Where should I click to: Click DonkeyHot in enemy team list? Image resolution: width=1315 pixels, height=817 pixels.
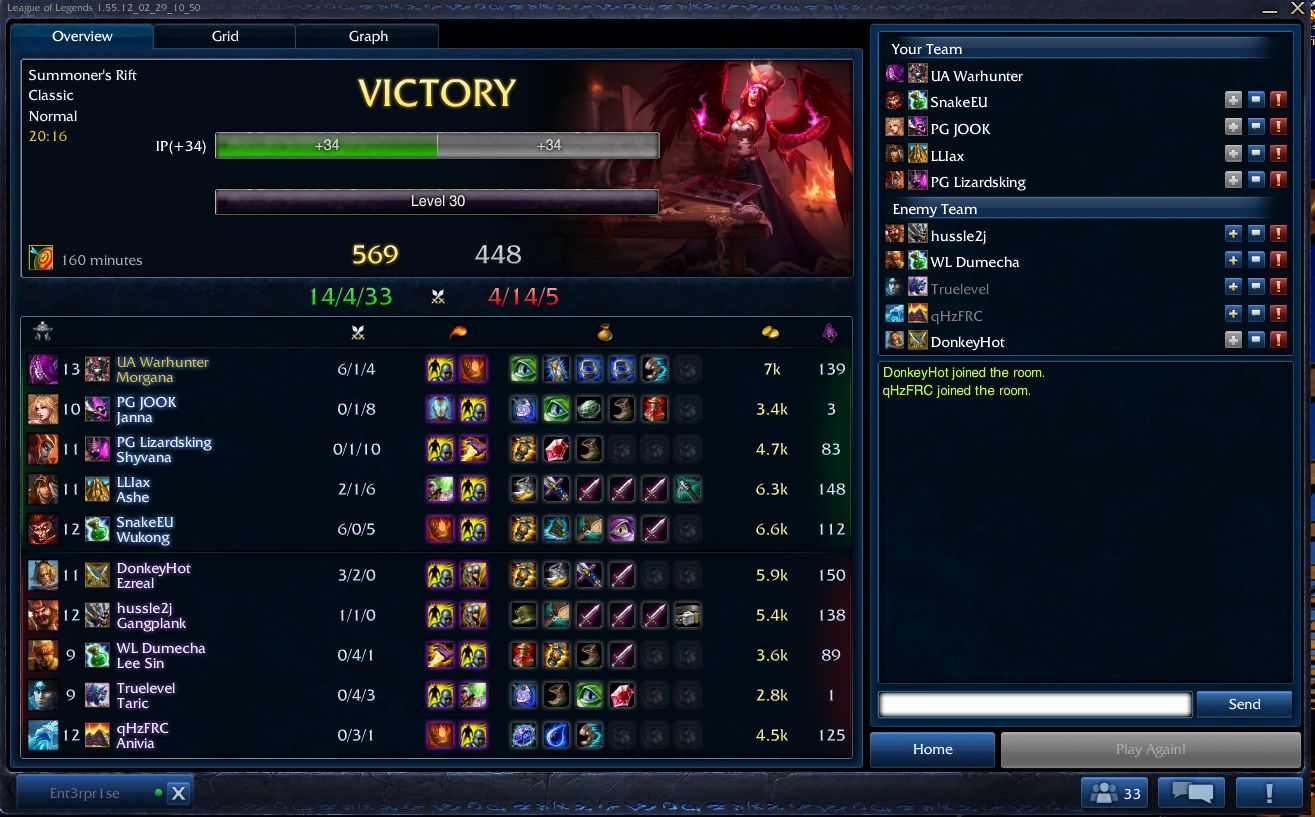[x=967, y=342]
